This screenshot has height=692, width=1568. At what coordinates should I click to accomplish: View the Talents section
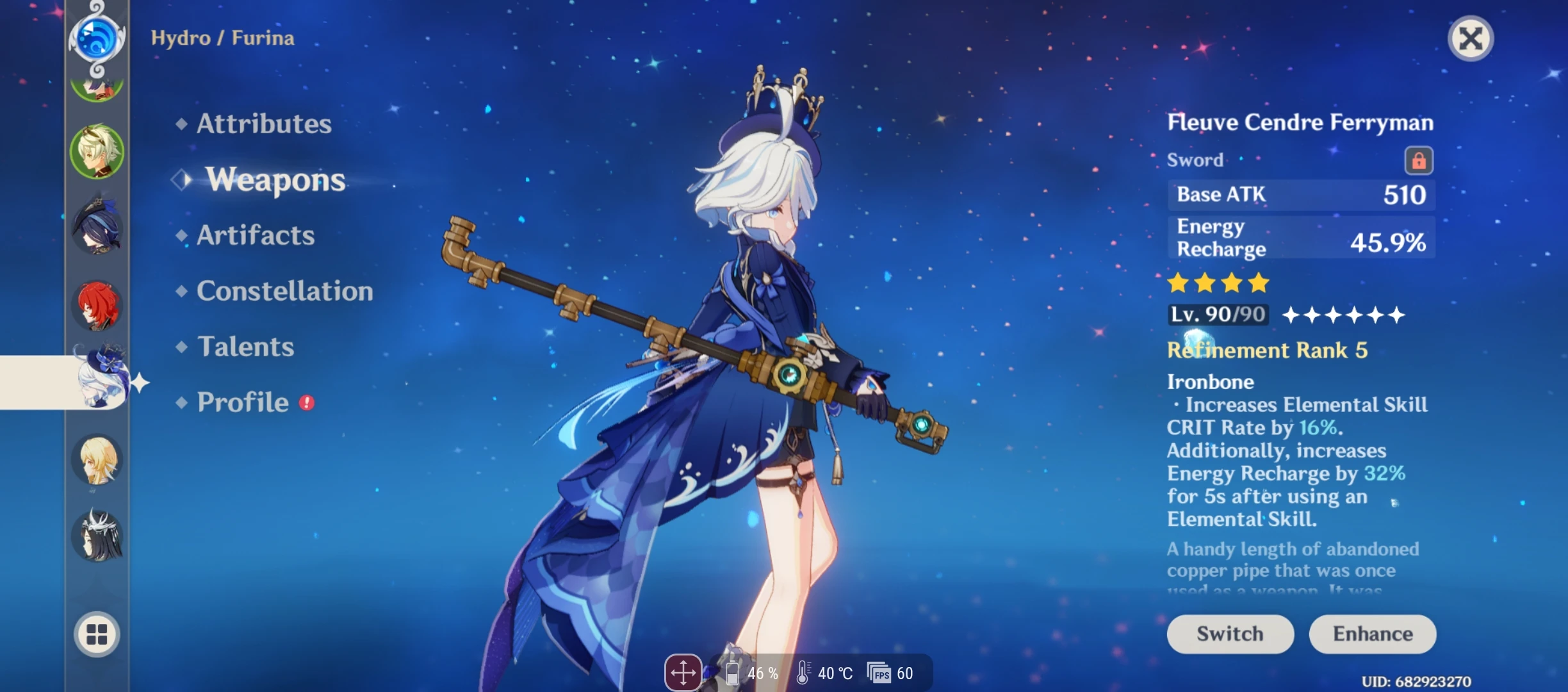click(x=244, y=347)
